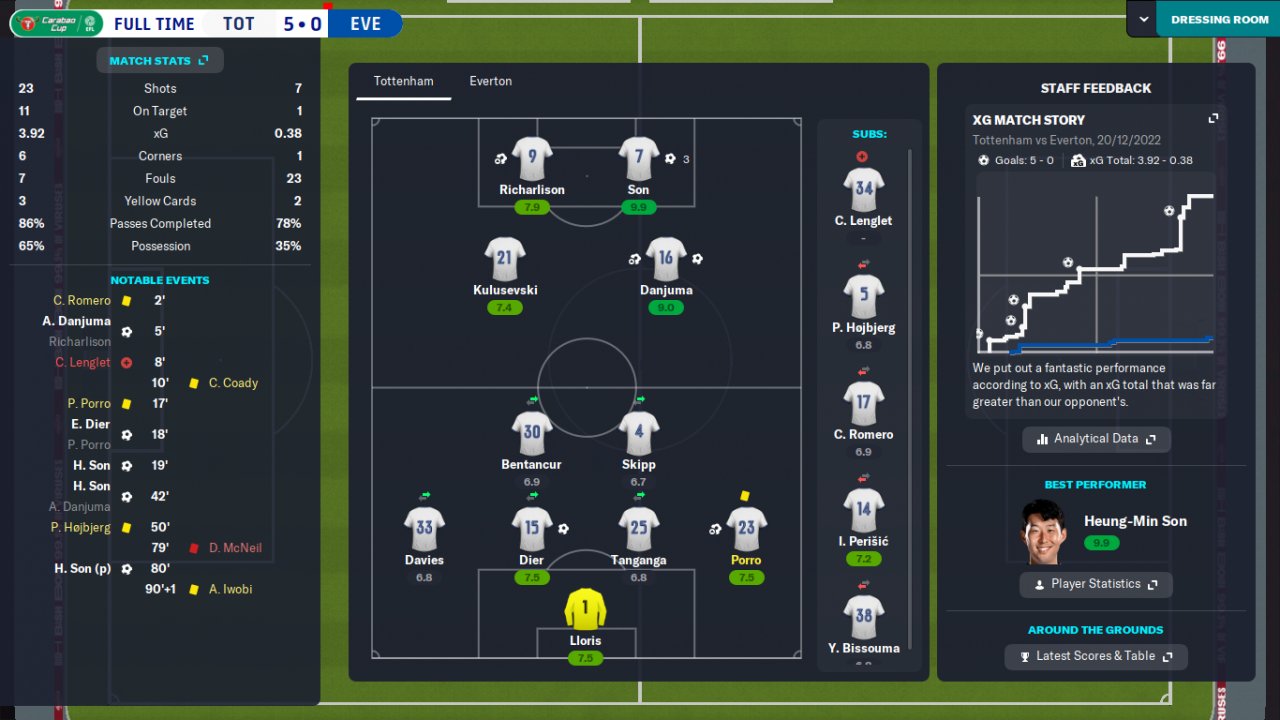Screen dimensions: 1280x720
Task: Open the Match Stats panel
Action: [x=160, y=61]
